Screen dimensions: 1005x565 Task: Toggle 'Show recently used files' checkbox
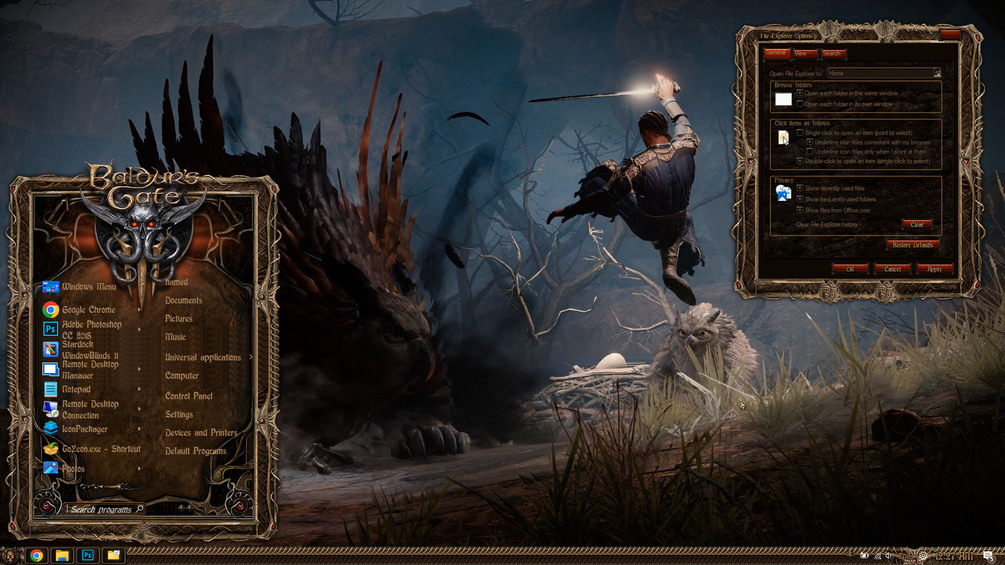(x=801, y=188)
